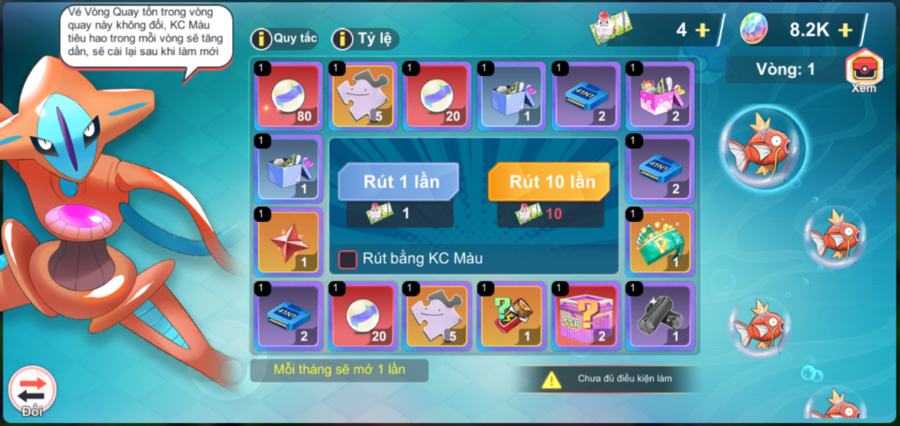Select the red star reward tile
This screenshot has height=426, width=900.
point(289,242)
